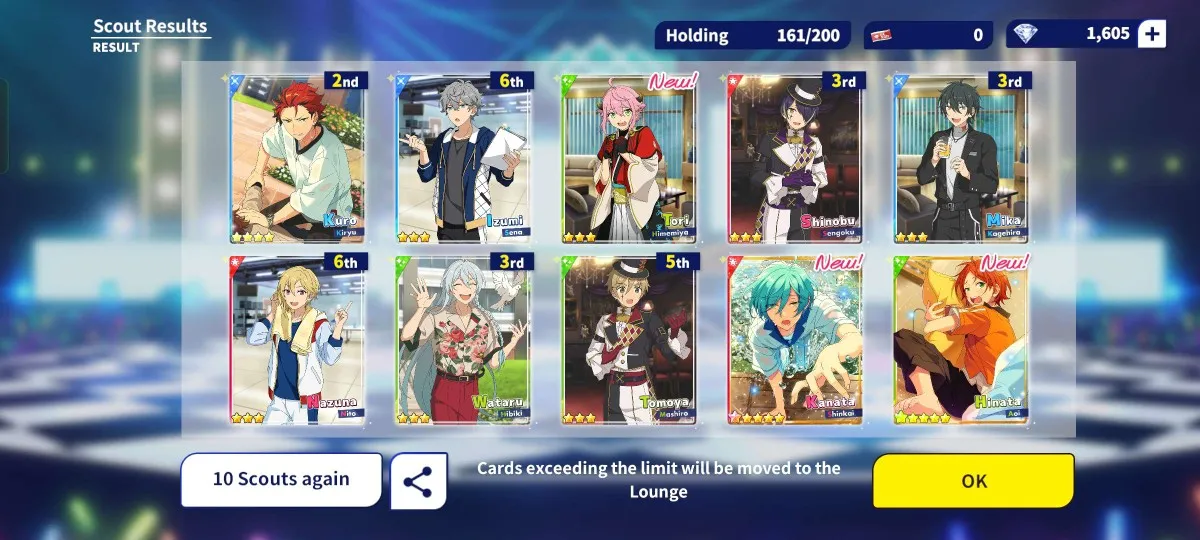The image size is (1200, 540).
Task: Select the Izumi Sena card
Action: tap(464, 158)
